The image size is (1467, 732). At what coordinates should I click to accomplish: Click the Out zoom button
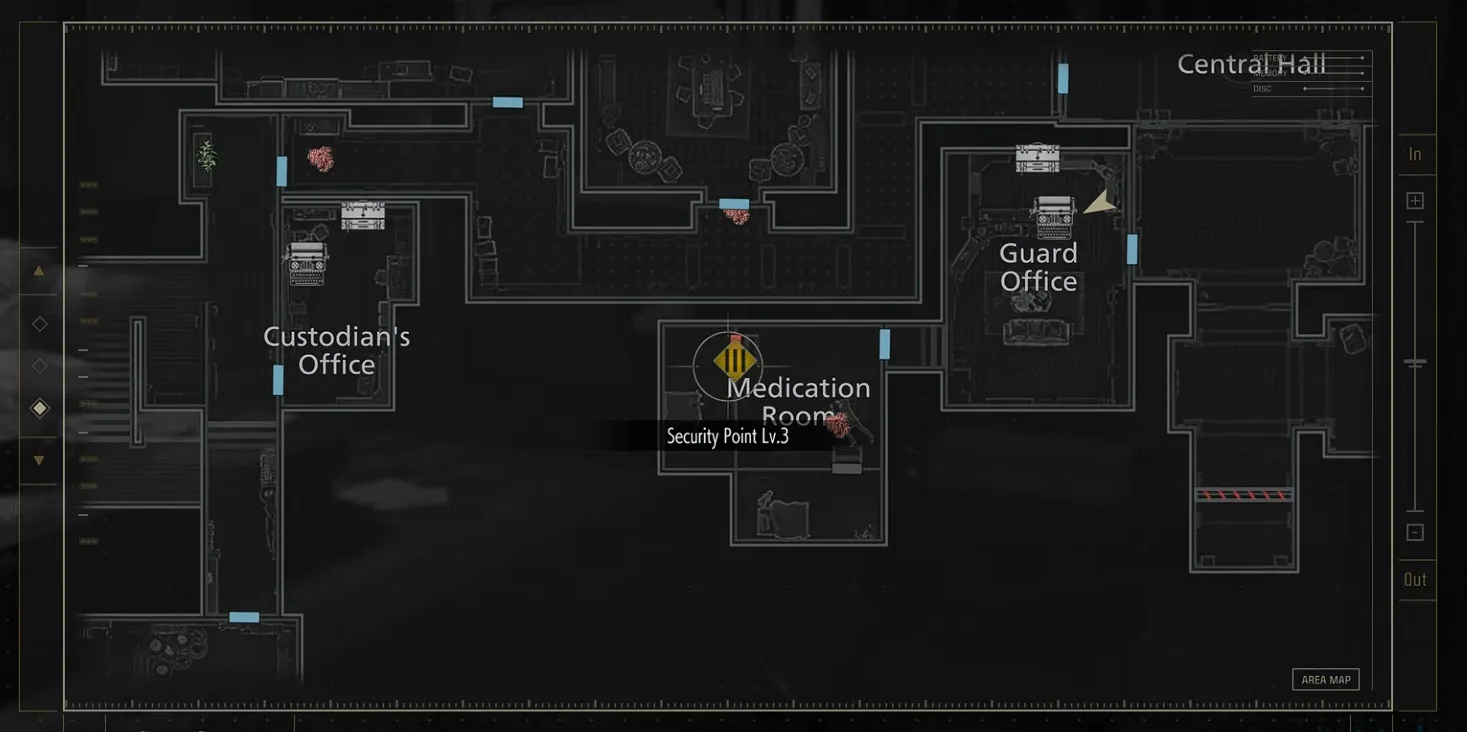1415,578
